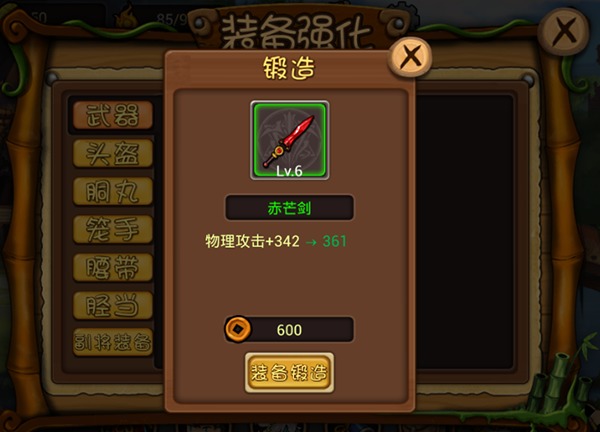This screenshot has height=432, width=600.
Task: Close the 锻造 dialog
Action: 408,57
